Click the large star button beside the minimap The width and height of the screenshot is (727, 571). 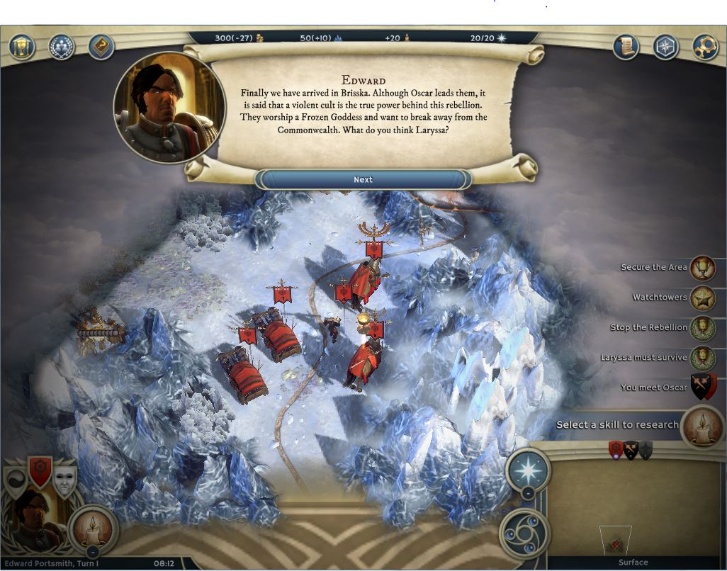point(527,469)
